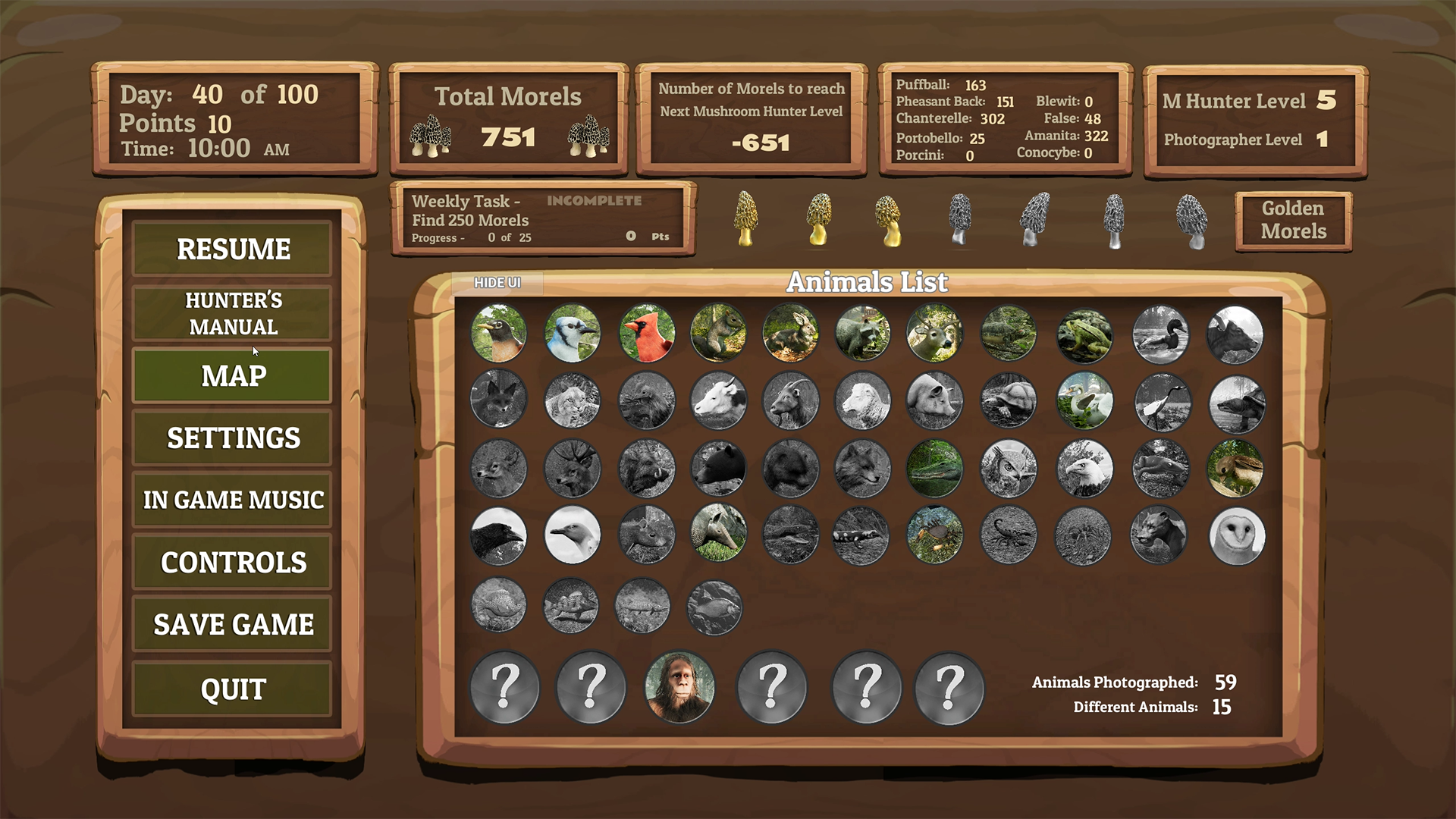Select the bald eagle portrait

tap(1084, 469)
